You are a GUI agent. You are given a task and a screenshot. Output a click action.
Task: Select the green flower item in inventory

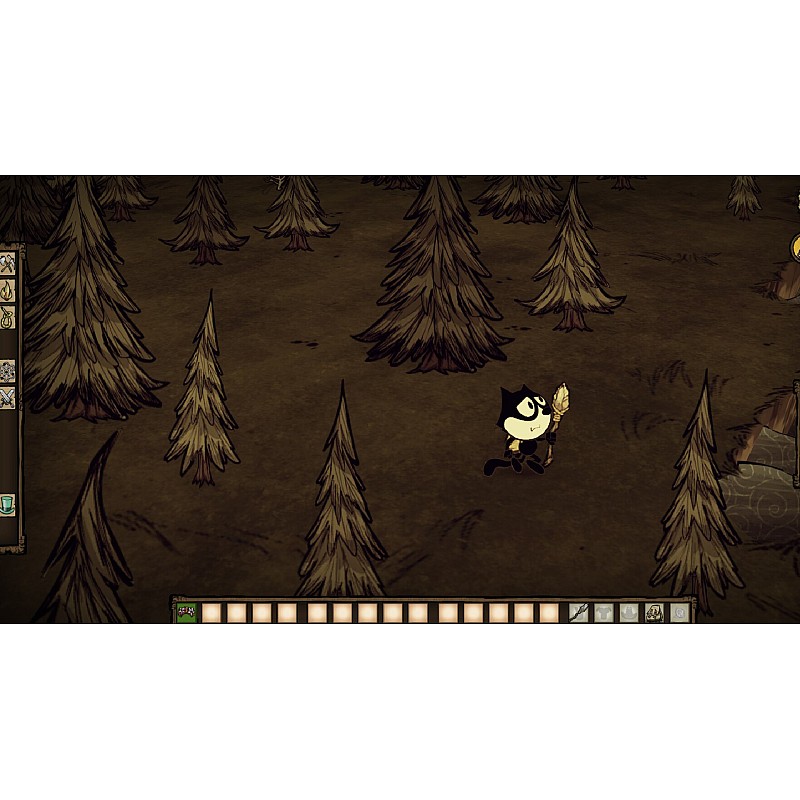[186, 612]
